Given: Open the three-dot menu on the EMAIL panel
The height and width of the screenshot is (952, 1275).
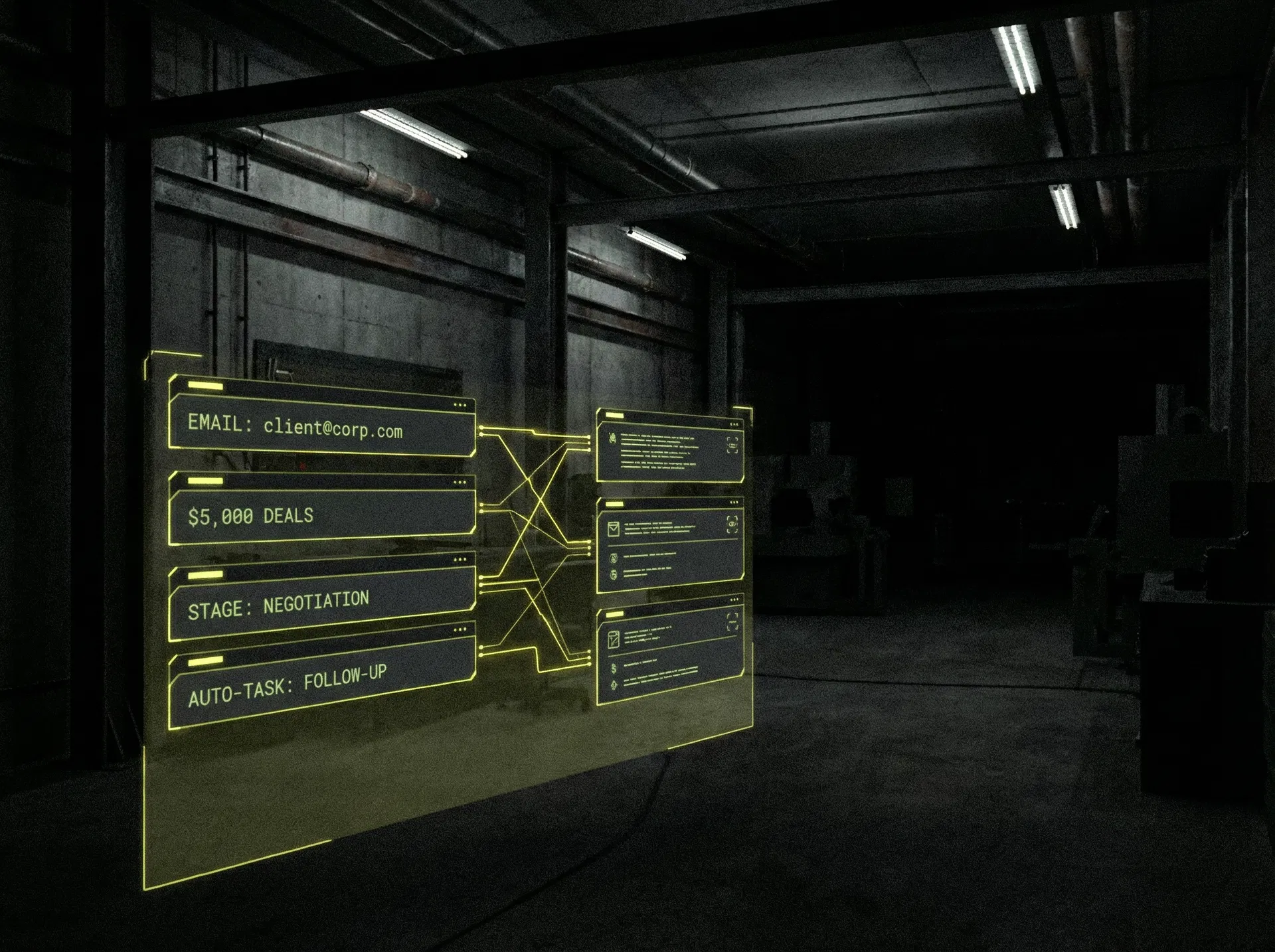Looking at the screenshot, I should (460, 405).
